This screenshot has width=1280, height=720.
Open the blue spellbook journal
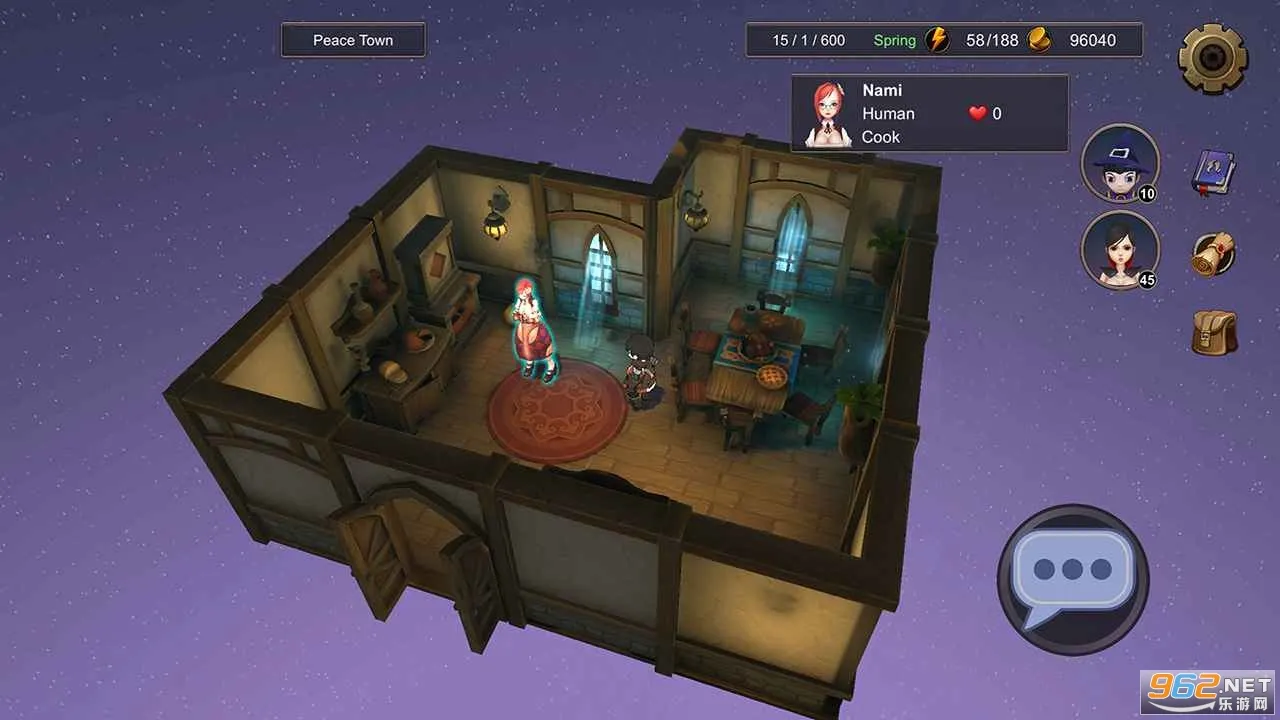click(1214, 173)
